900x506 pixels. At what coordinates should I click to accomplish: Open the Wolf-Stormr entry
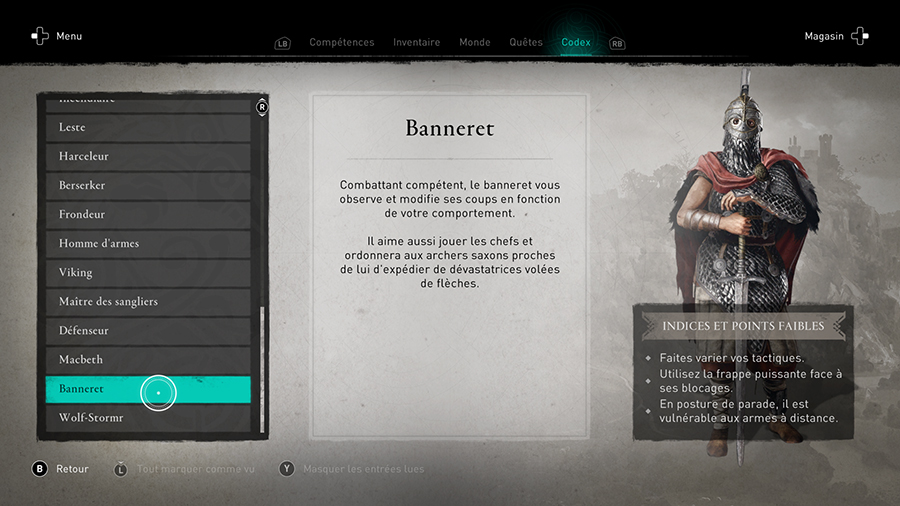(148, 418)
